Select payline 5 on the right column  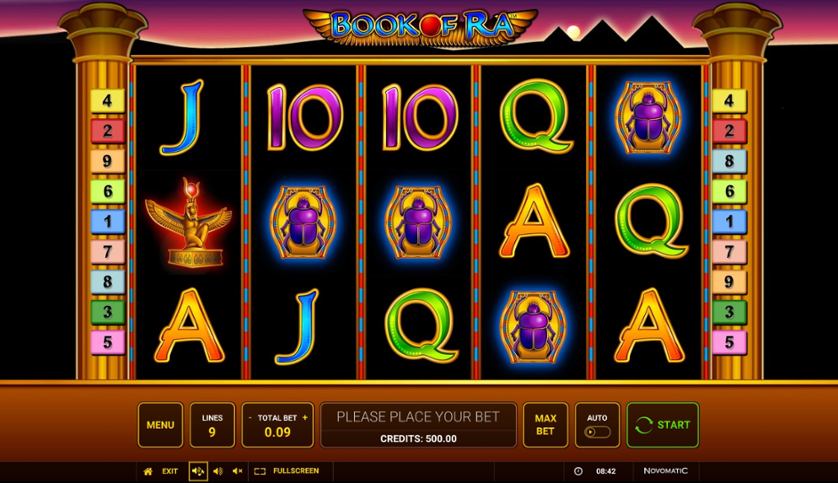[x=728, y=342]
